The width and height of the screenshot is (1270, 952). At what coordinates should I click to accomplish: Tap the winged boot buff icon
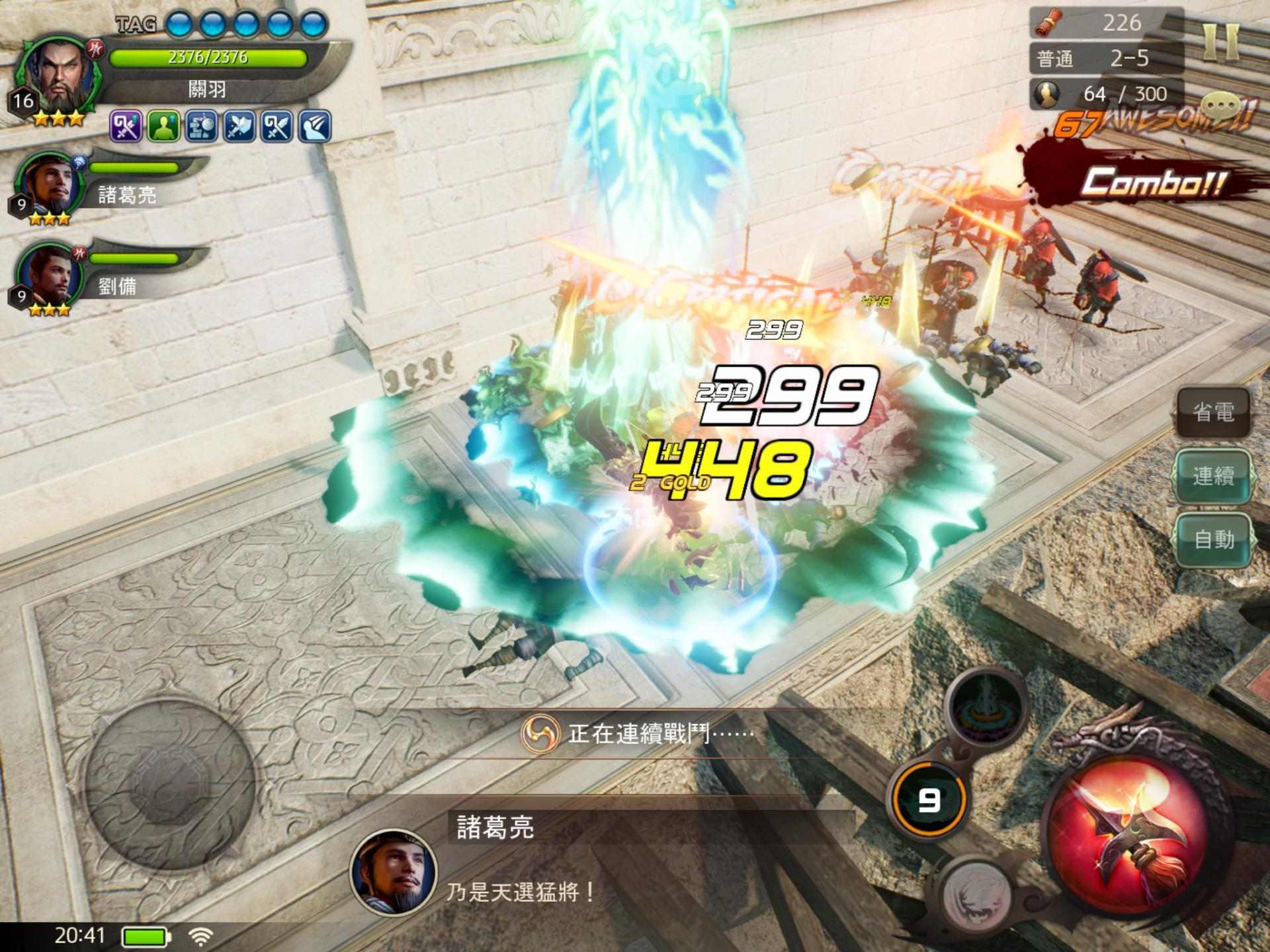click(x=314, y=126)
